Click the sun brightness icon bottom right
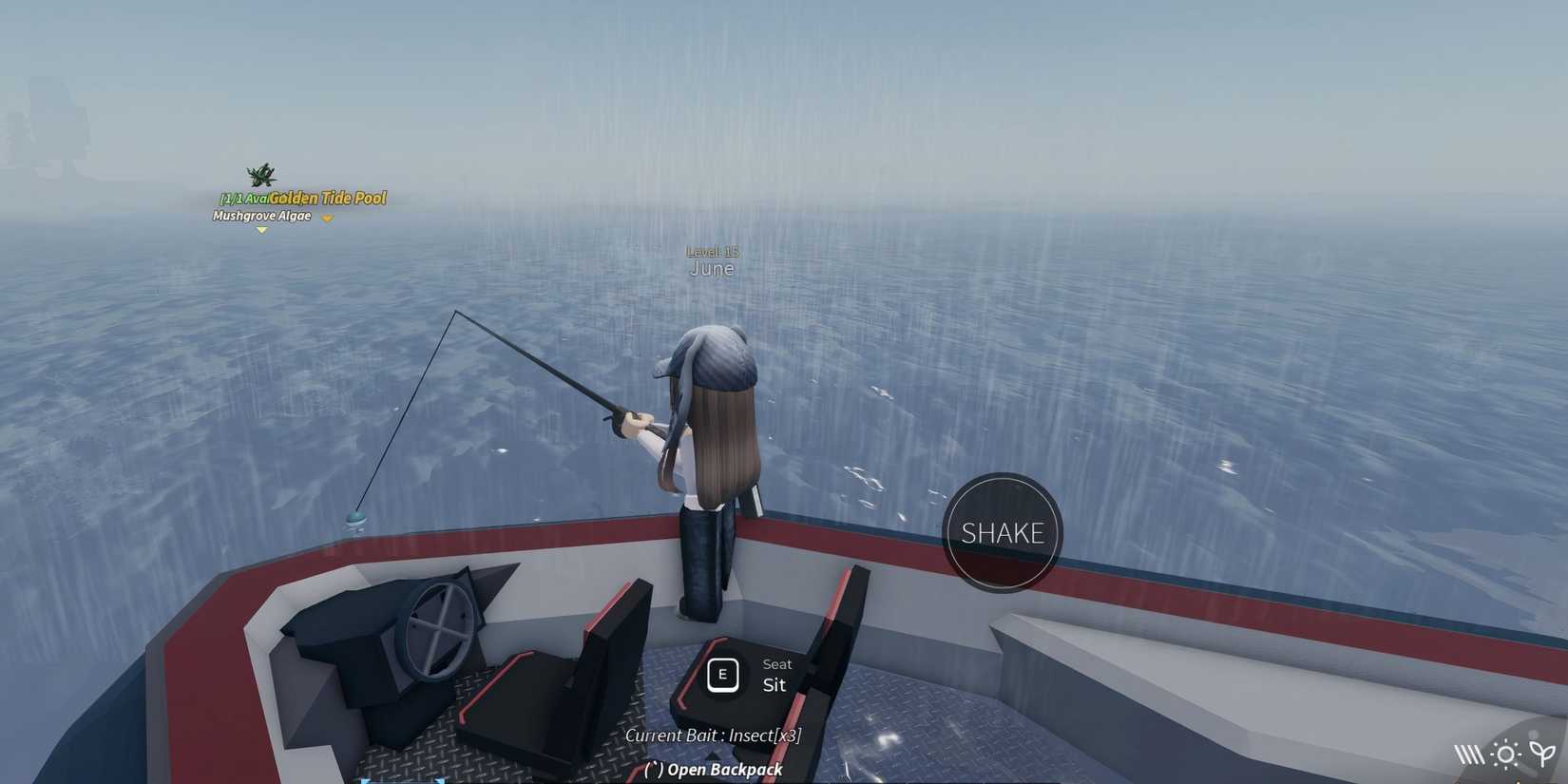Image resolution: width=1568 pixels, height=784 pixels. pos(1507,754)
